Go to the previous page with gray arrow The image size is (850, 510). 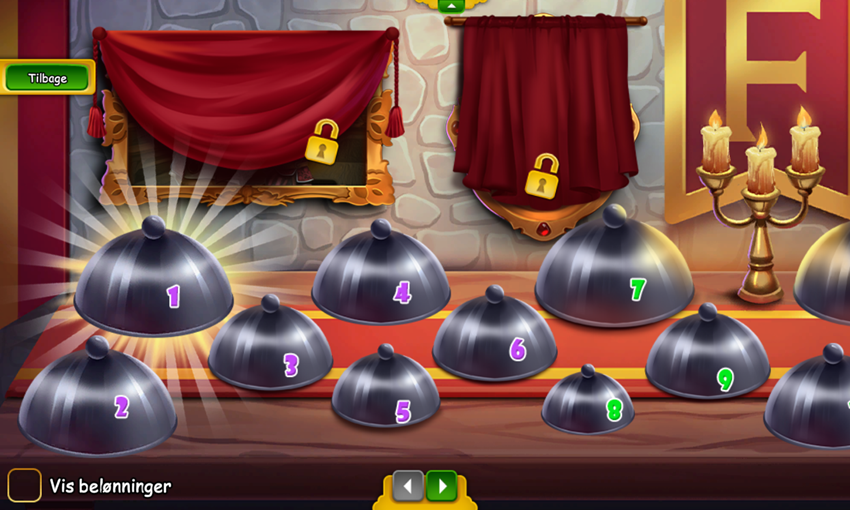pyautogui.click(x=407, y=487)
